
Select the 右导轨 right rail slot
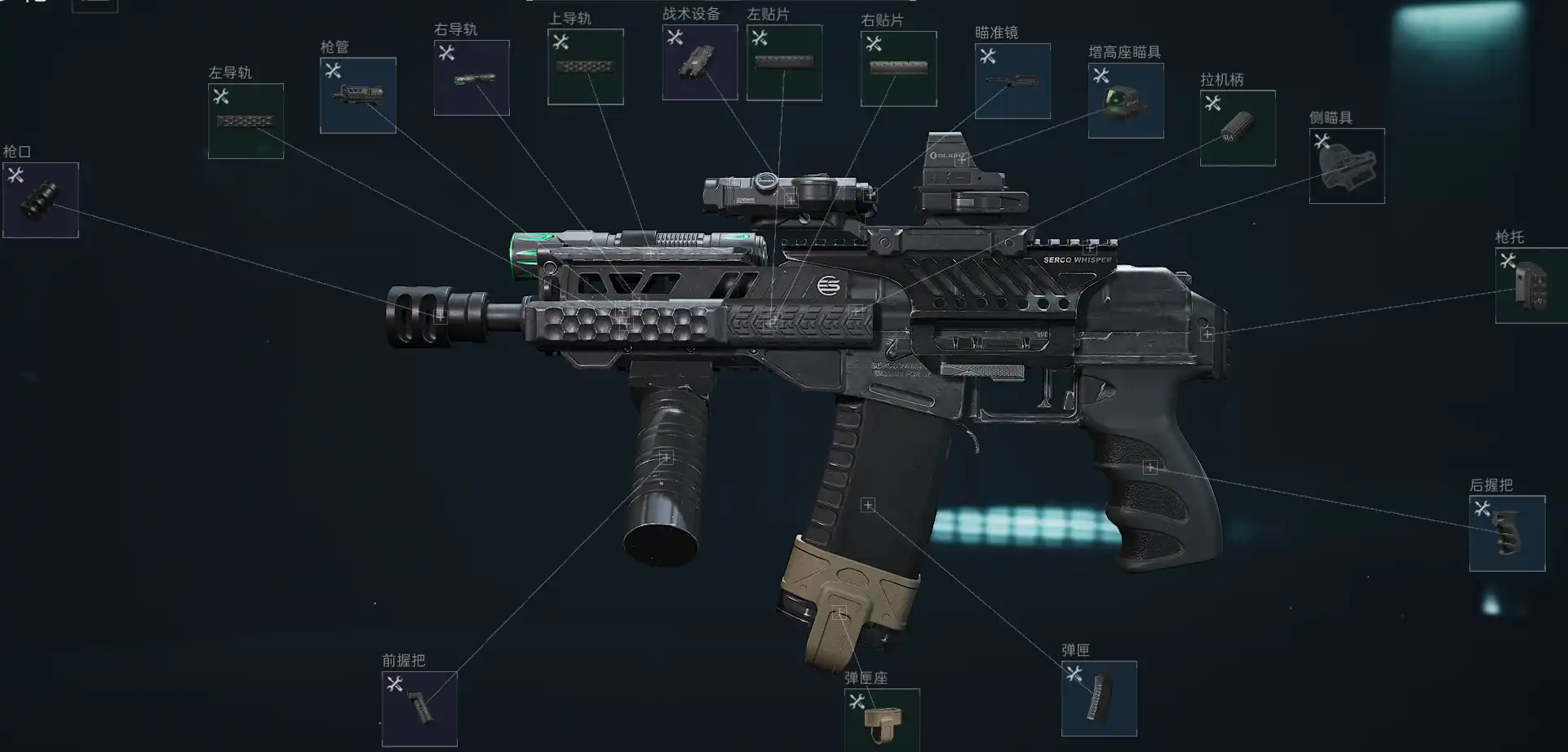pyautogui.click(x=472, y=77)
